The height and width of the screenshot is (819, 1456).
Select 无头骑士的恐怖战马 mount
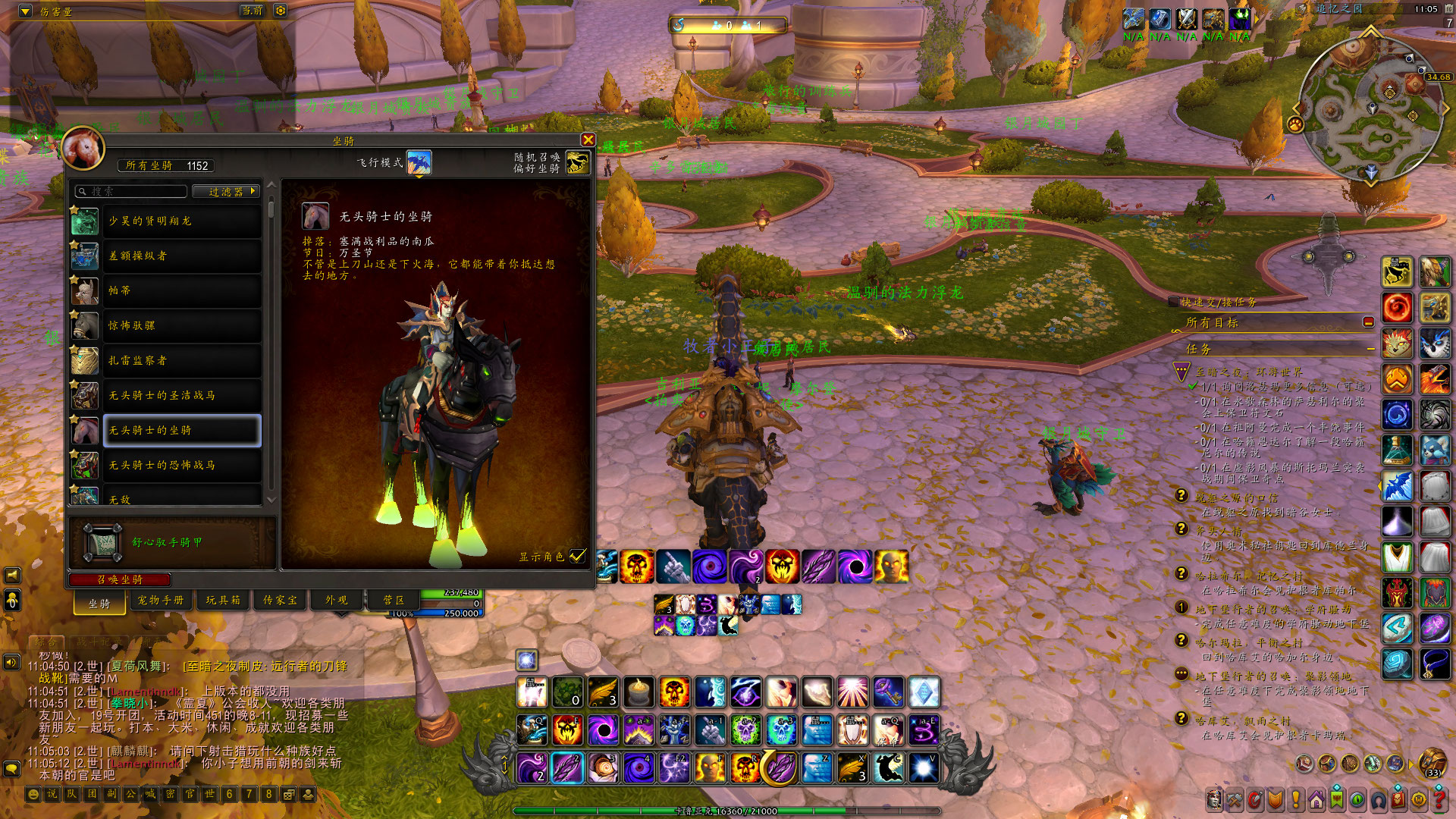coord(181,465)
